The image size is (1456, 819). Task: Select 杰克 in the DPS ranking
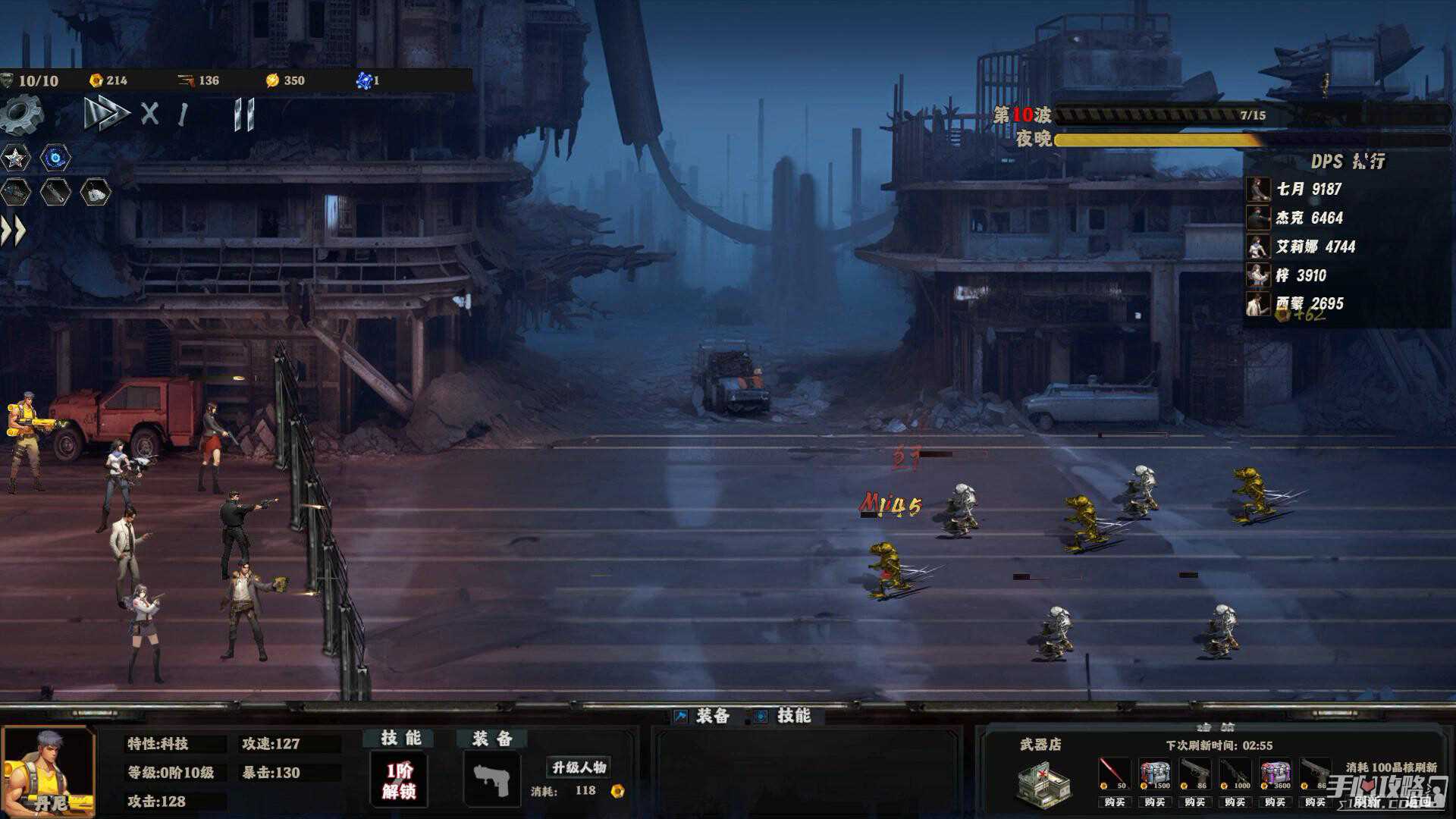(x=1307, y=218)
